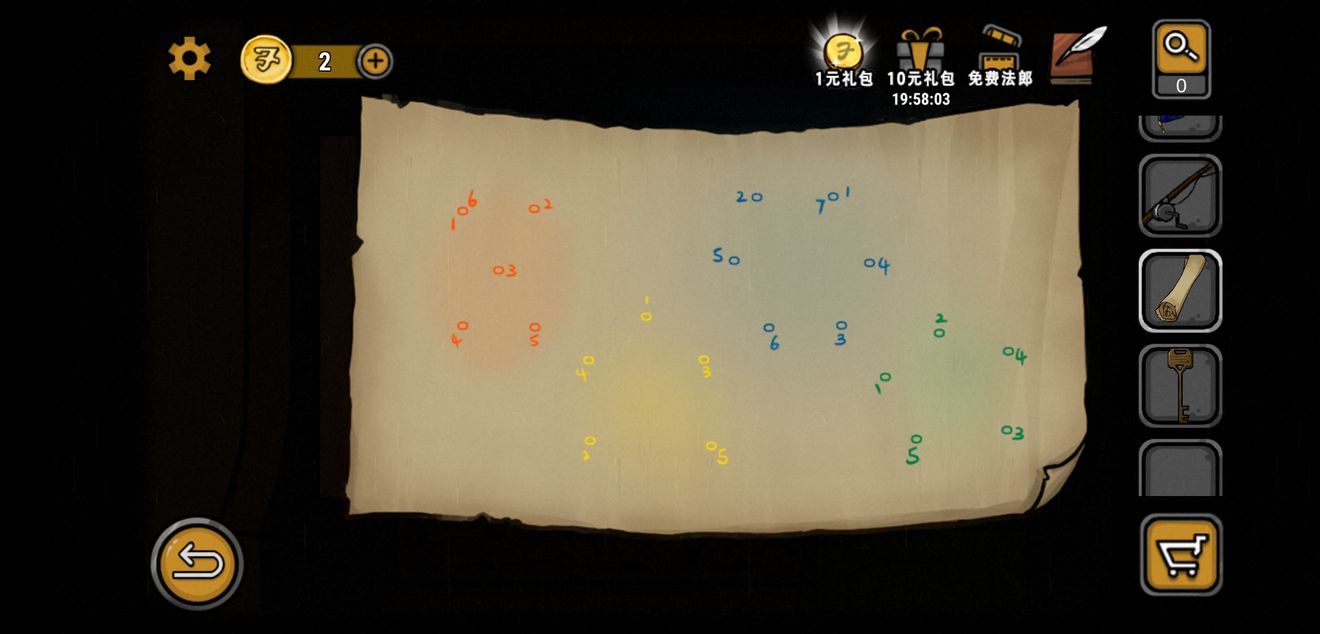Add more coins with the plus button
The width and height of the screenshot is (1320, 634).
(375, 61)
